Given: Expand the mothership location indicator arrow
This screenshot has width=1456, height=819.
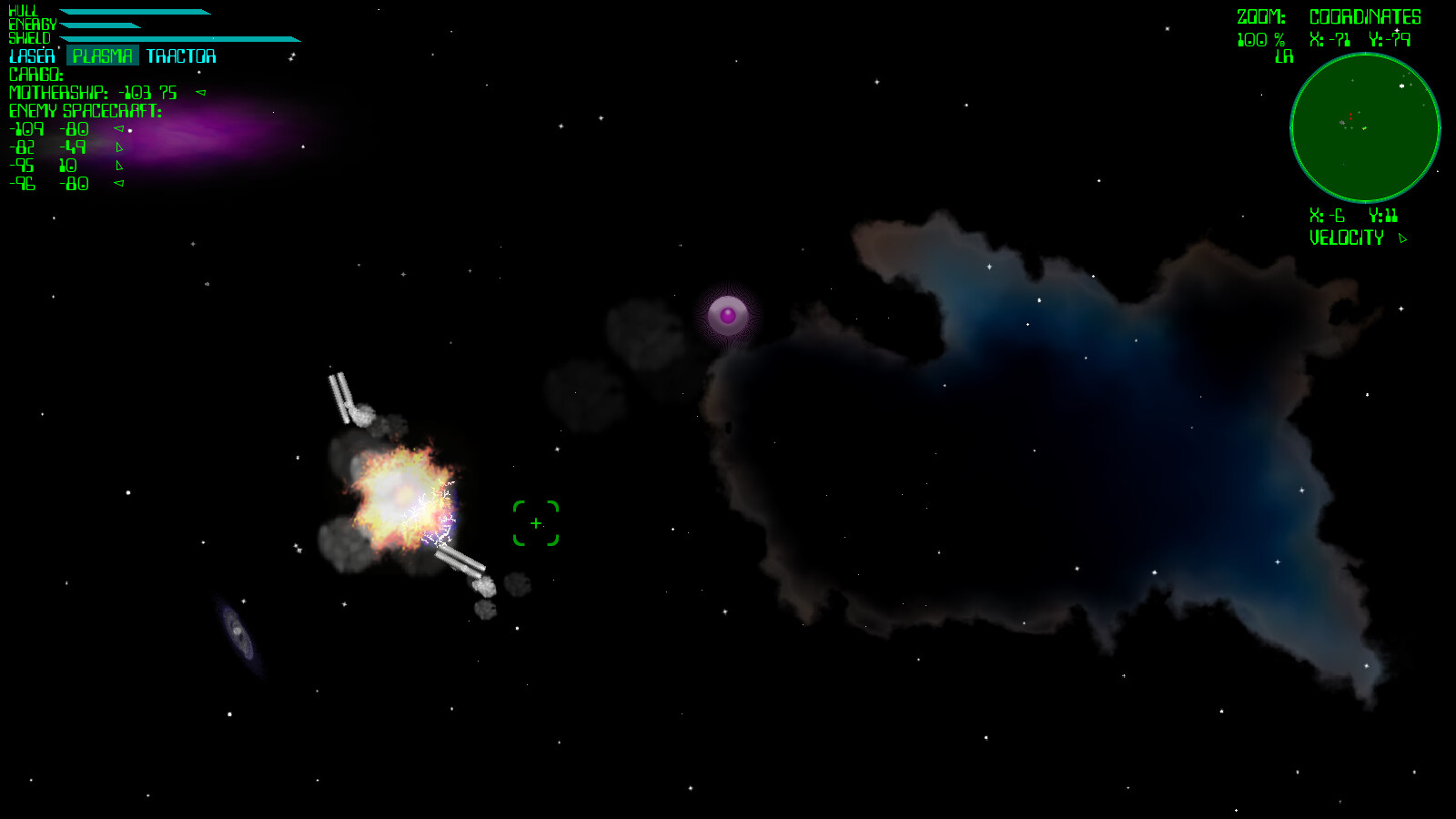Looking at the screenshot, I should [202, 91].
